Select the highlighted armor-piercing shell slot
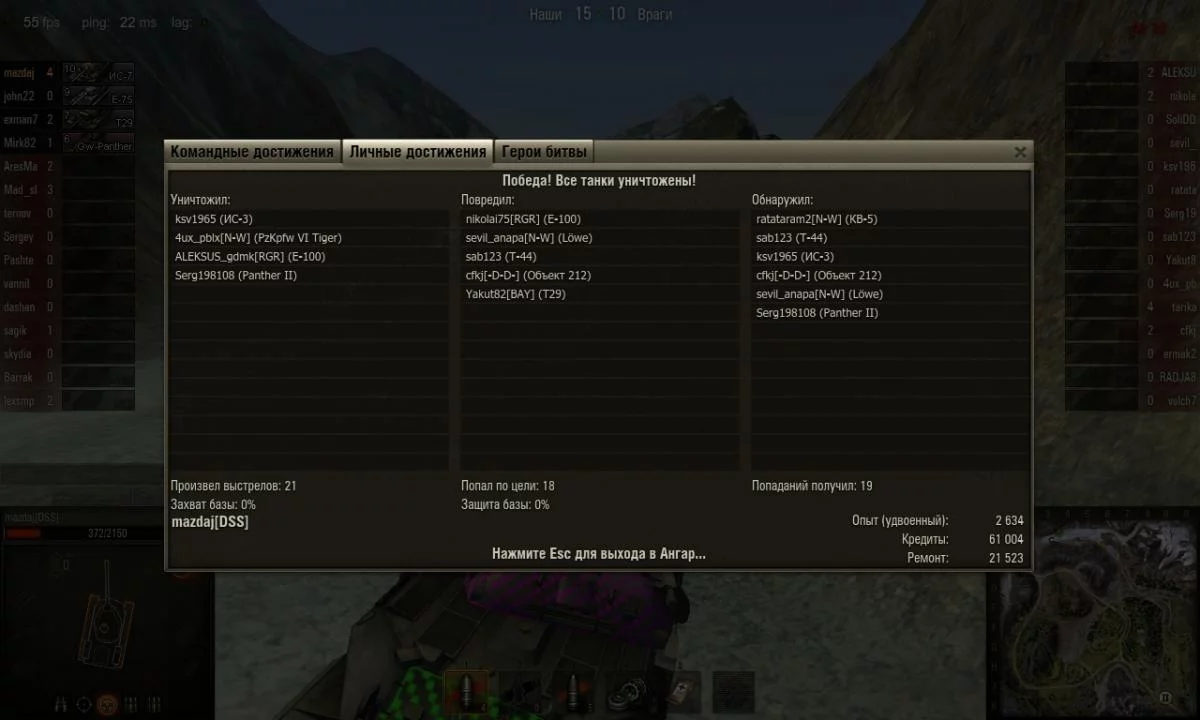 click(x=467, y=691)
